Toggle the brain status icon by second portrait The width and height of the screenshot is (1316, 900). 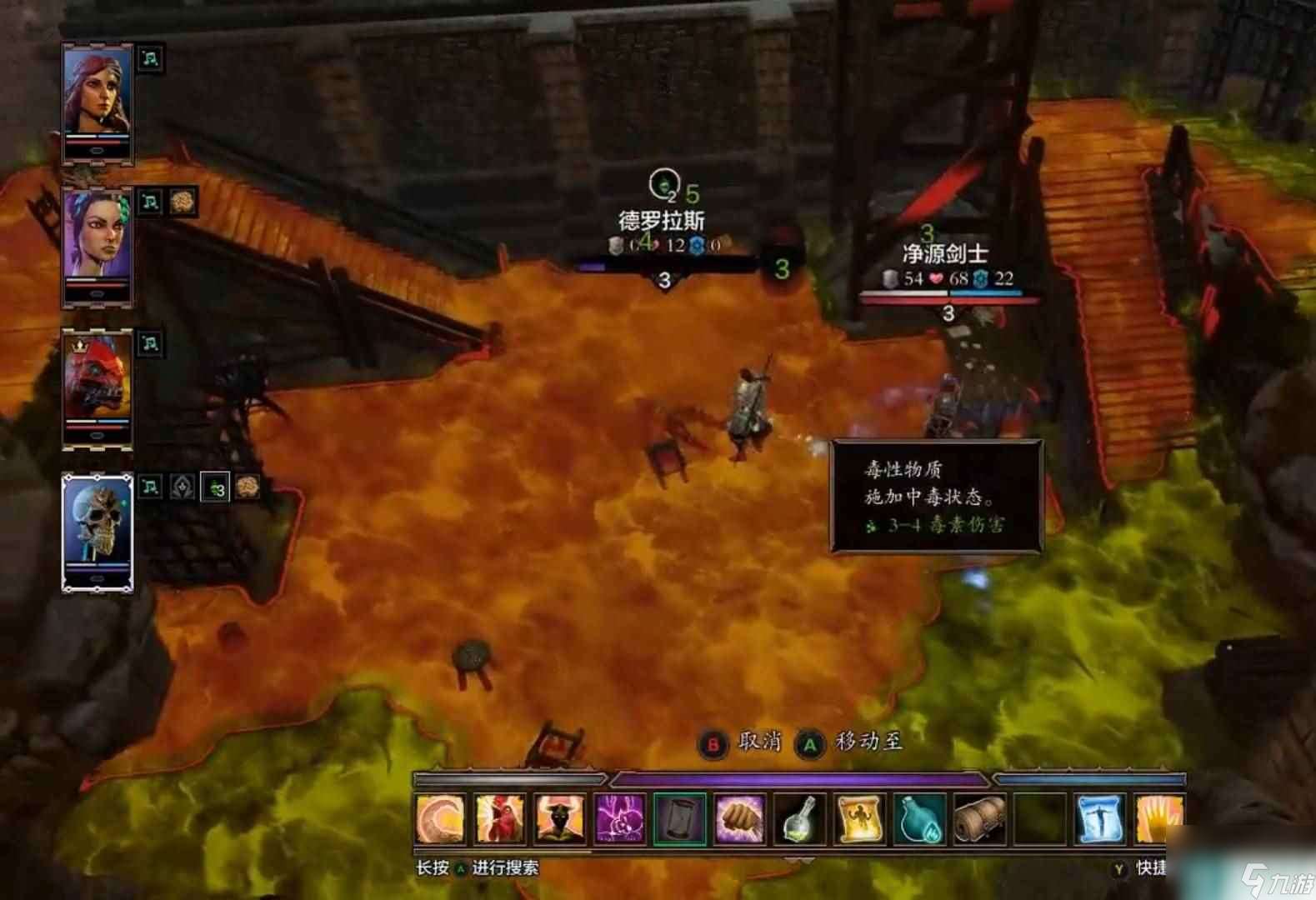click(182, 202)
